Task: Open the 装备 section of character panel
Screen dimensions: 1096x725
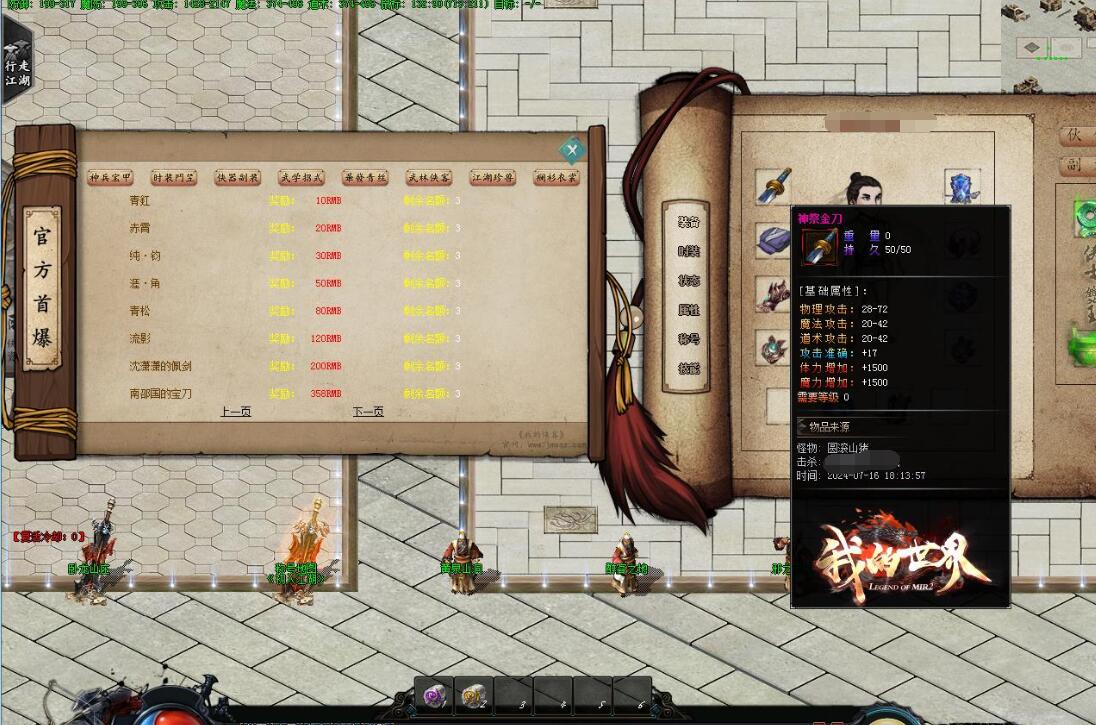Action: 688,222
